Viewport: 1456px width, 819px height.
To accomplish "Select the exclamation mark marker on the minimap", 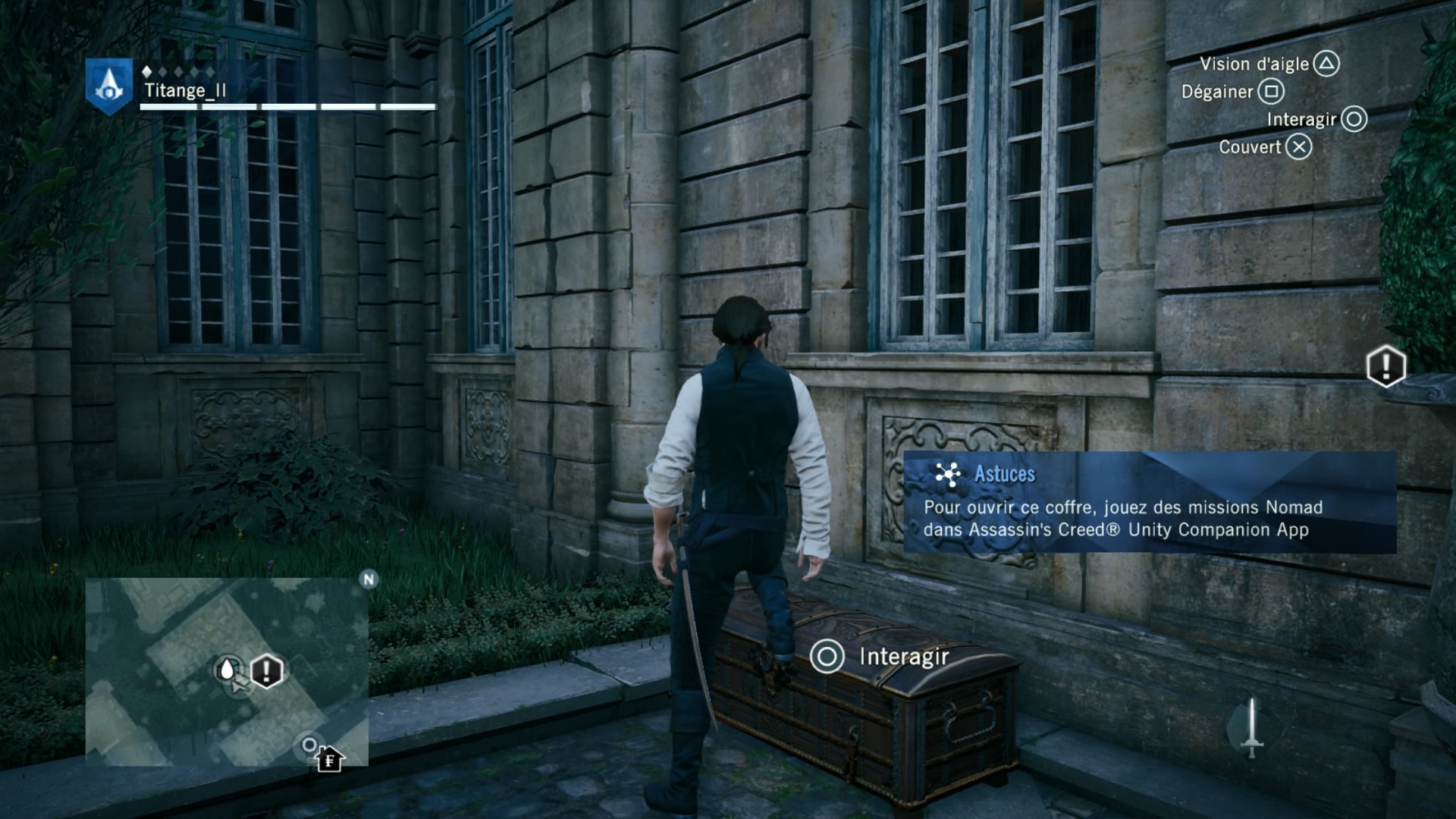I will pos(266,671).
